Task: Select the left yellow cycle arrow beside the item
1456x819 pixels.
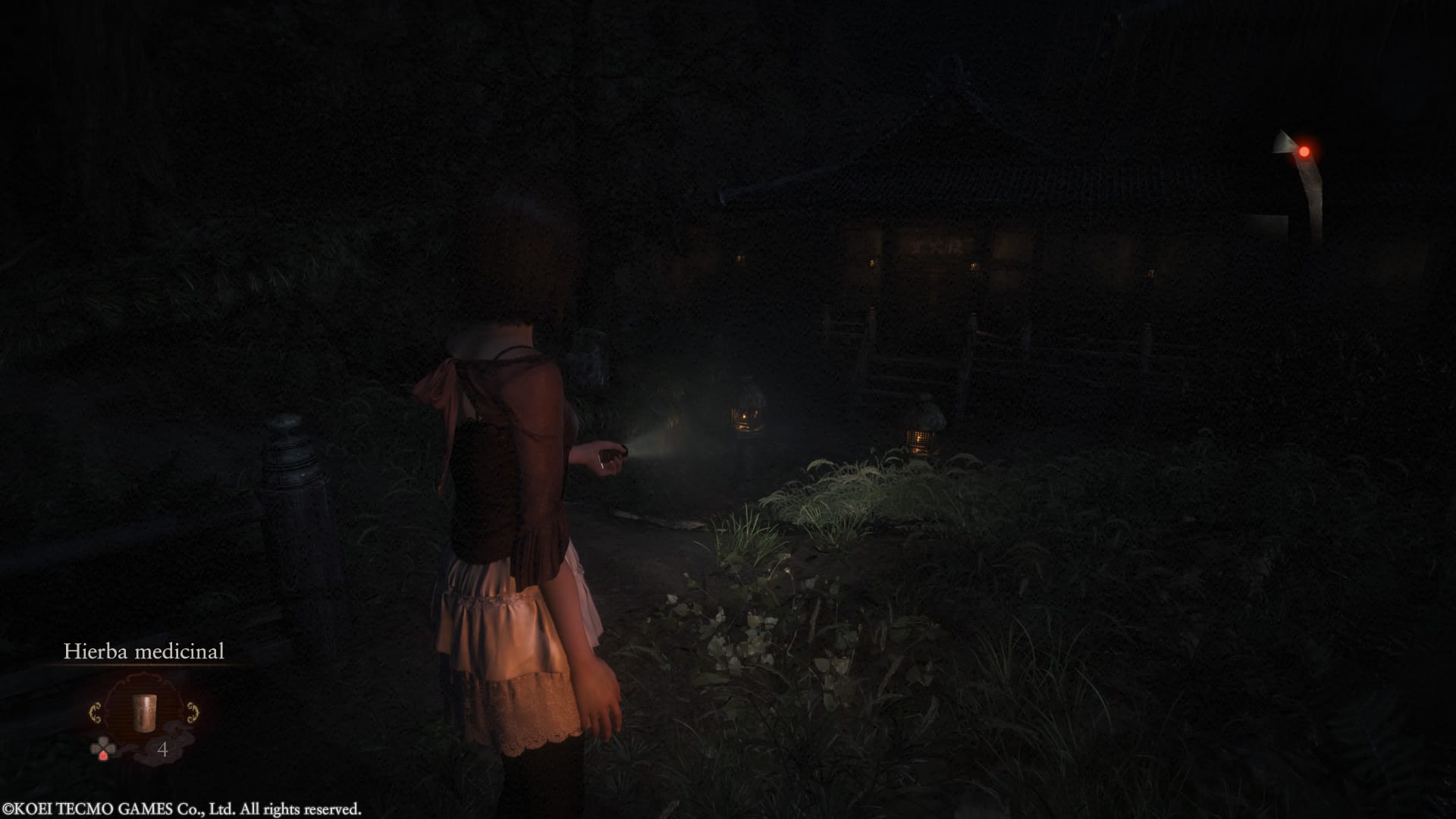Action: [x=96, y=711]
